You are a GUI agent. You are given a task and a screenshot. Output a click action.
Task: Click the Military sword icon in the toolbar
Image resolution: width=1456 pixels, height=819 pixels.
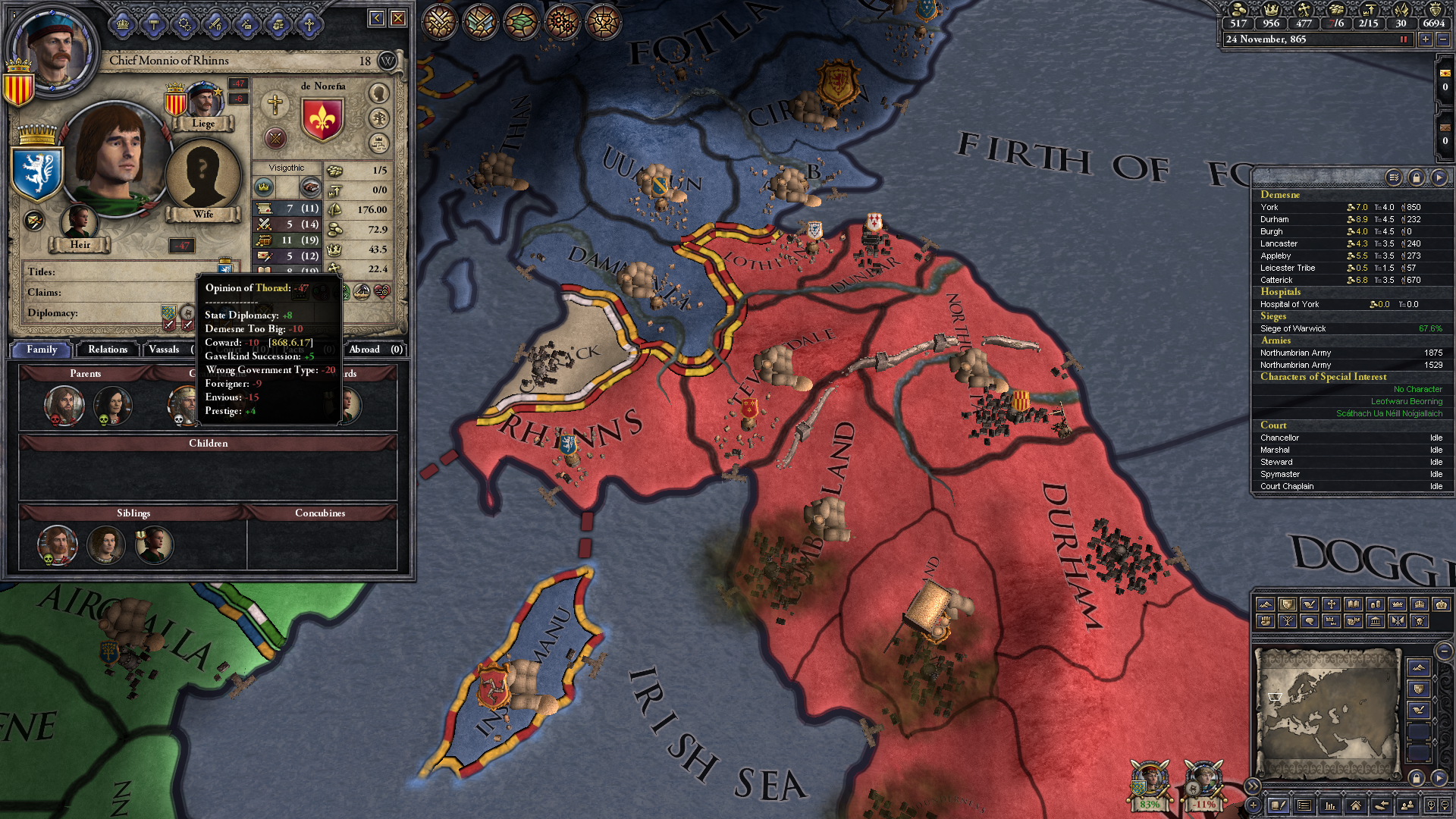(x=215, y=24)
